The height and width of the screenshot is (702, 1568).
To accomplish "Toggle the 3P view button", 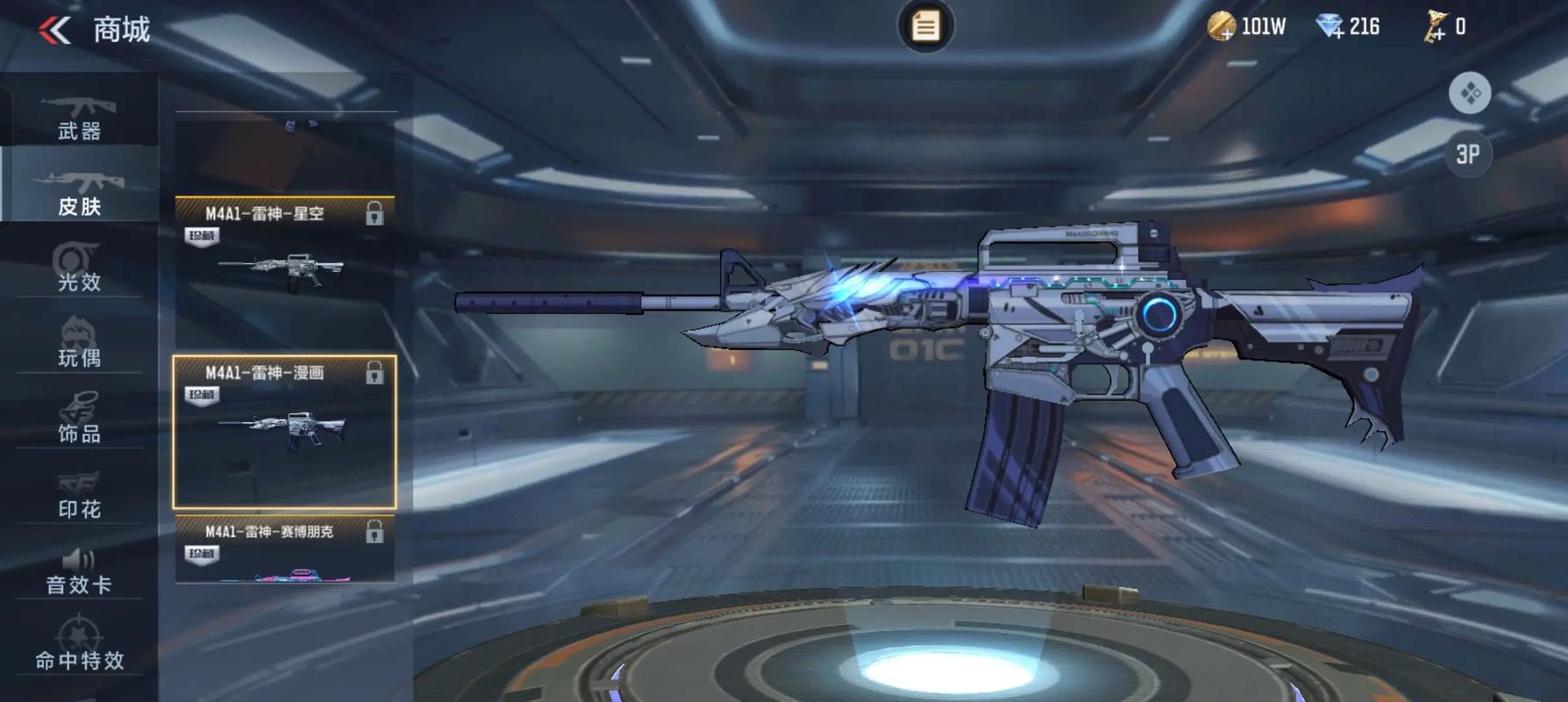I will click(x=1468, y=155).
